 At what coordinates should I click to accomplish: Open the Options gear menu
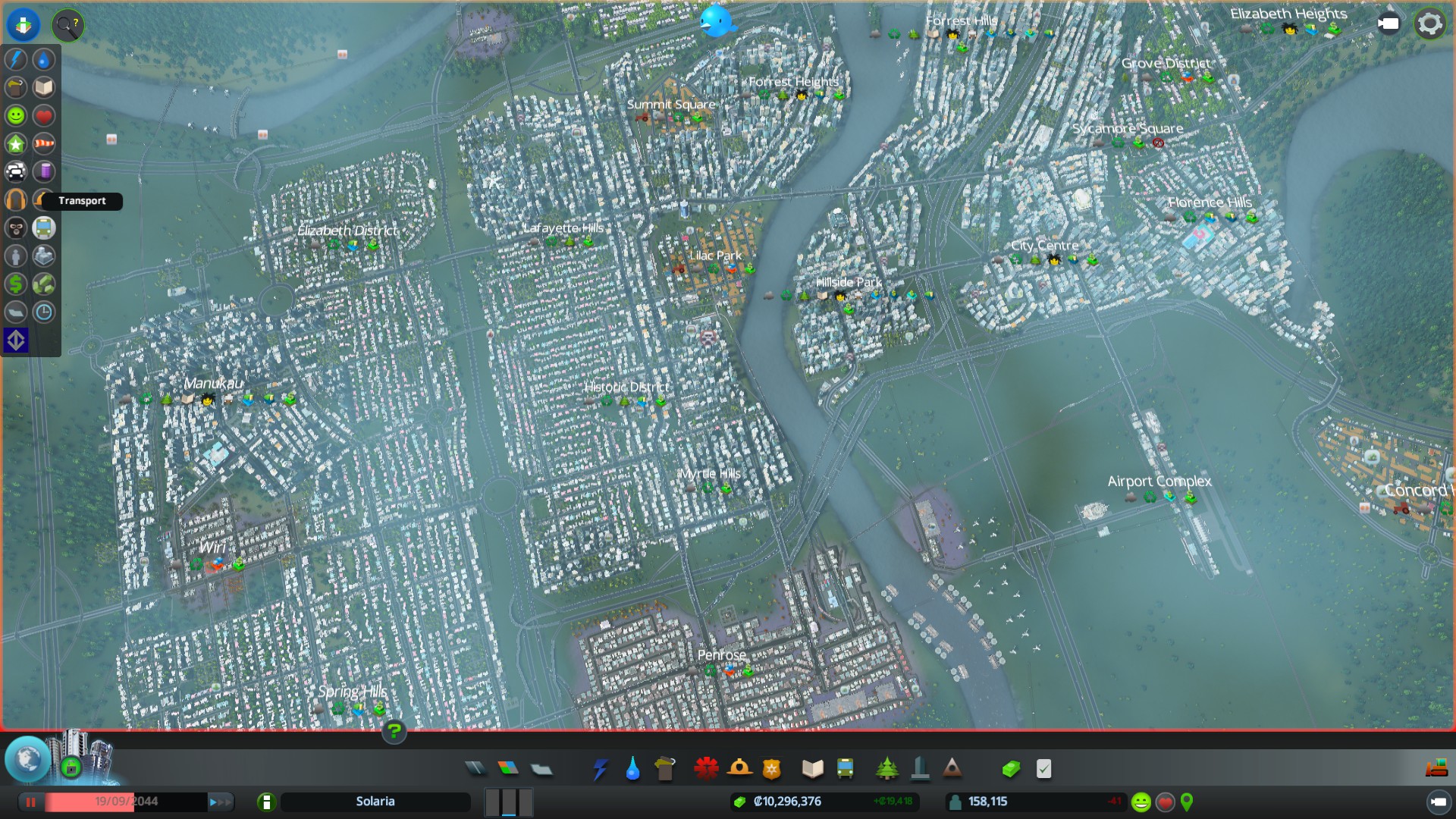pyautogui.click(x=1429, y=24)
